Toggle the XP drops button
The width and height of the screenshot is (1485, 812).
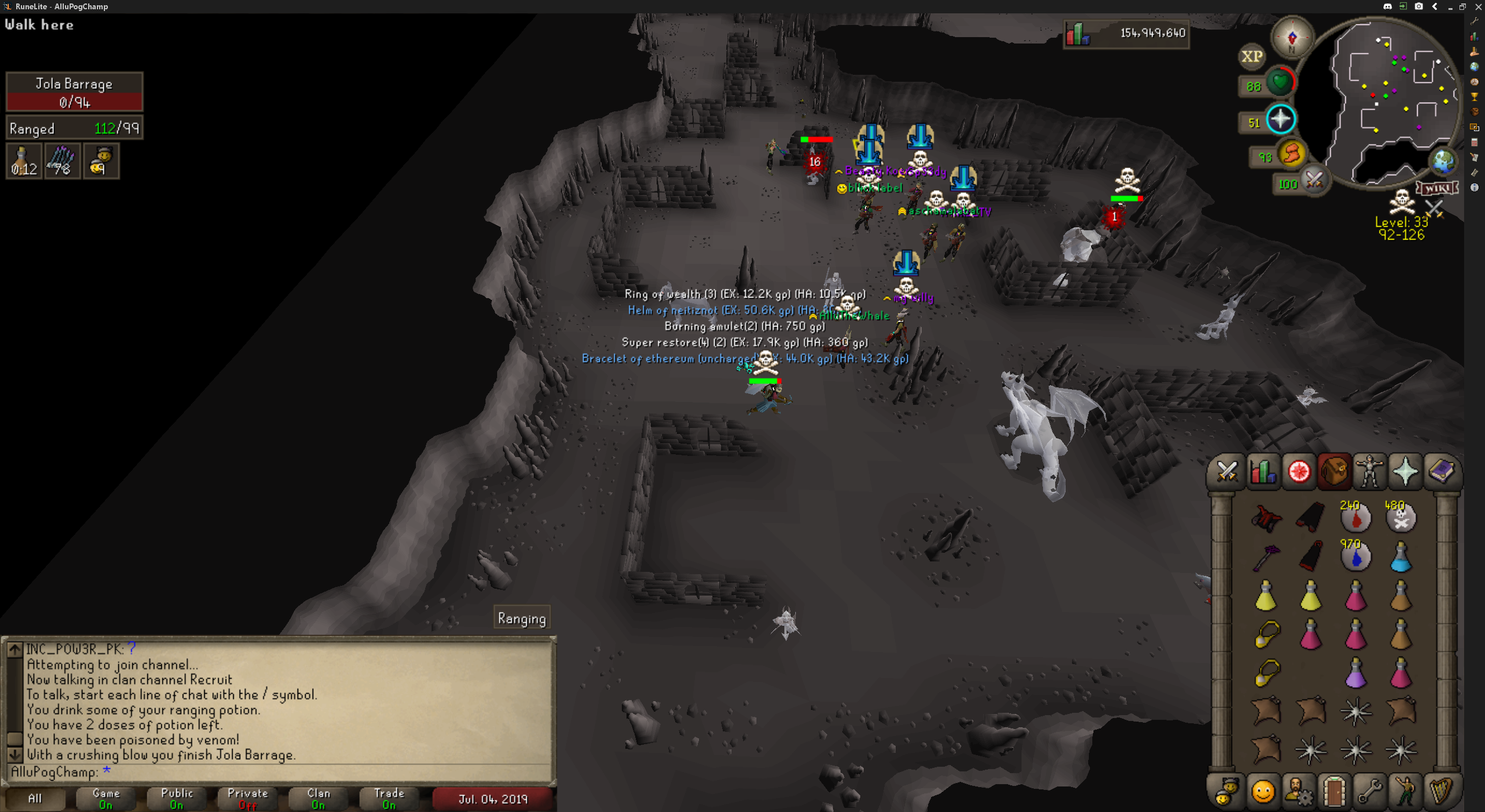point(1251,56)
